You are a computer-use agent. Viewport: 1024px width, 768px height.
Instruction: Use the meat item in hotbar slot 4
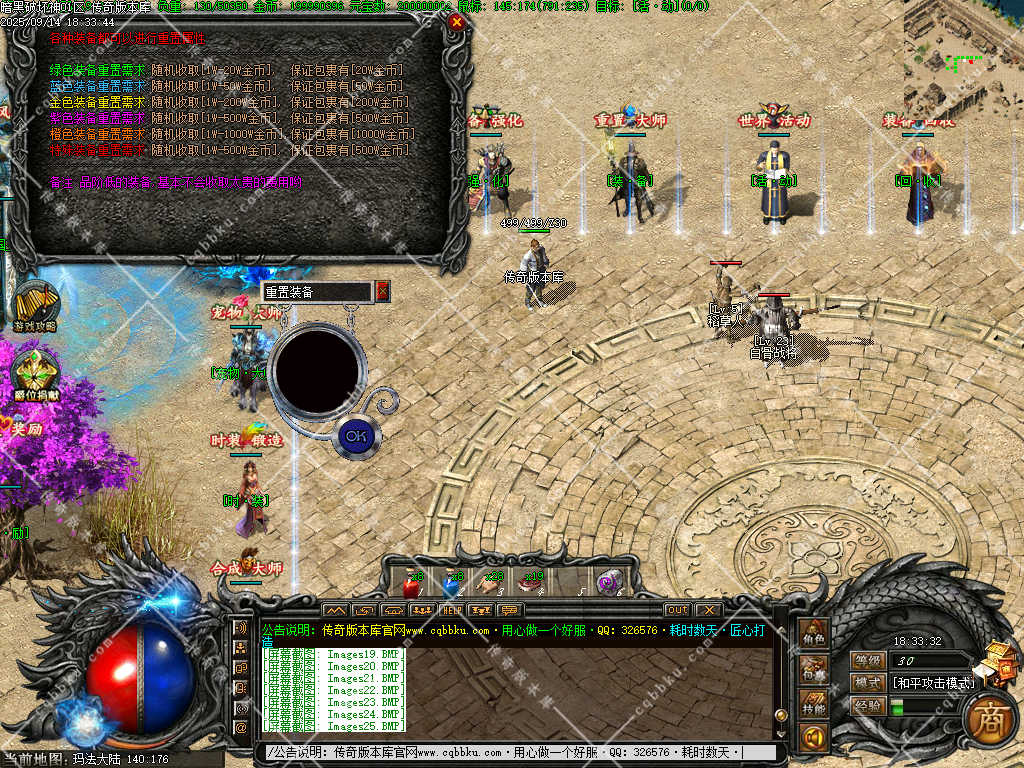(x=530, y=585)
